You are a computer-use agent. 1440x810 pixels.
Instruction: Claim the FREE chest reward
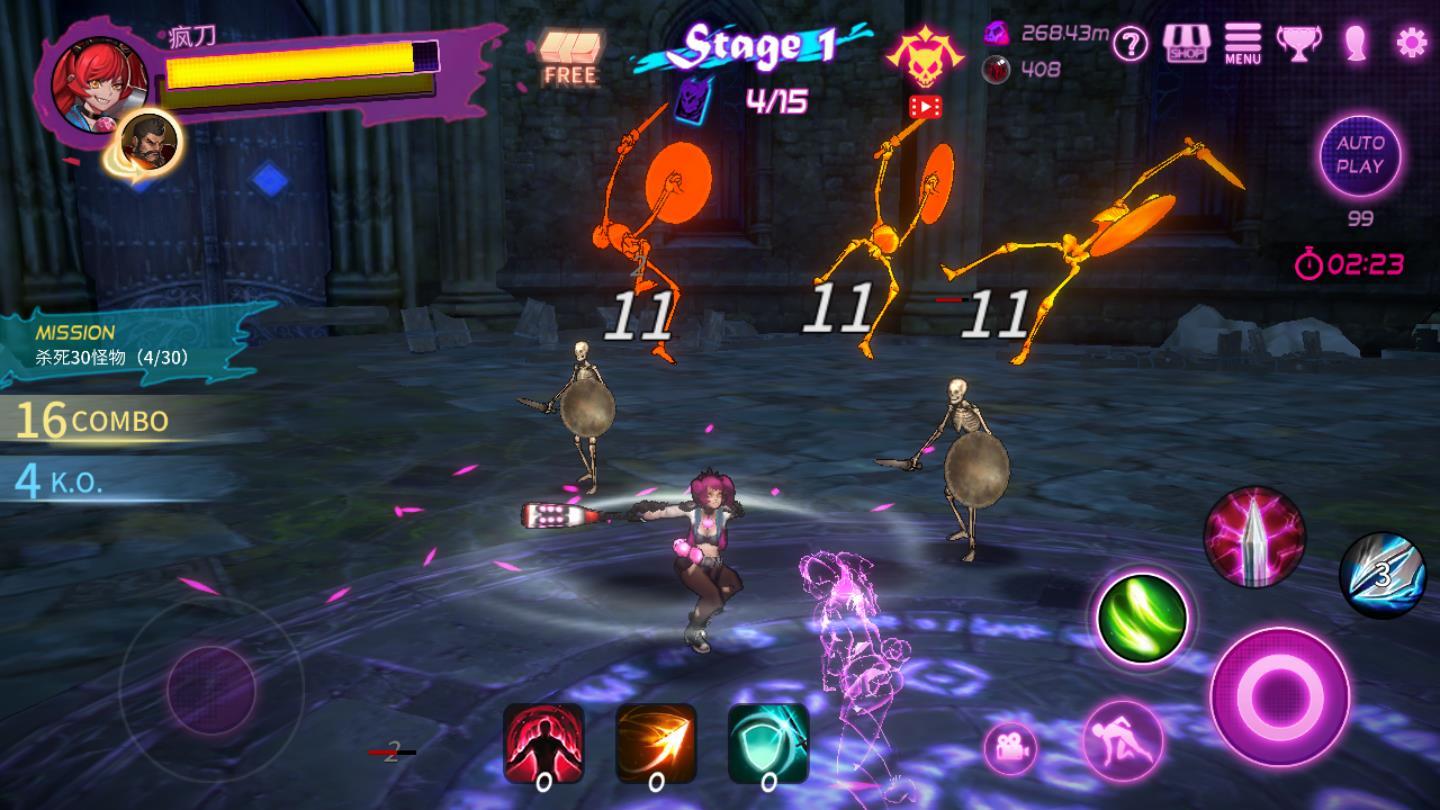pyautogui.click(x=570, y=56)
